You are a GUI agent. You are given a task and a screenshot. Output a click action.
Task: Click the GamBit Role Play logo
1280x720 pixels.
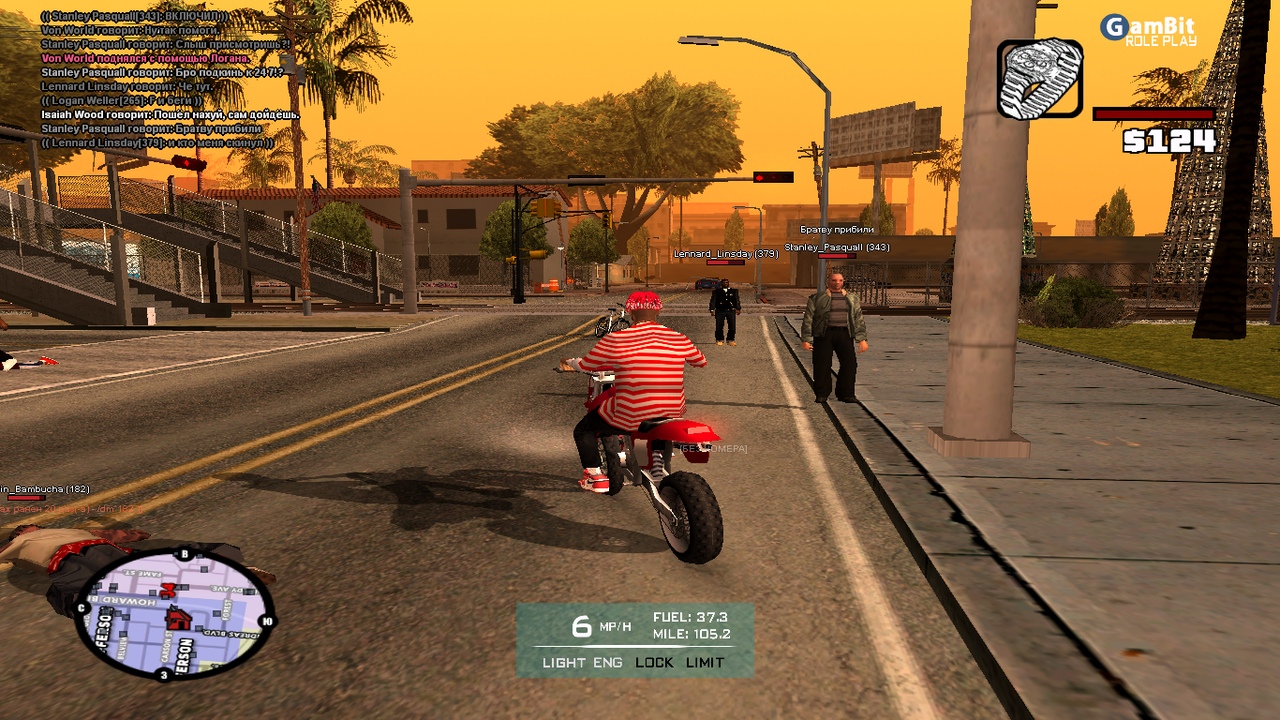(x=1148, y=30)
